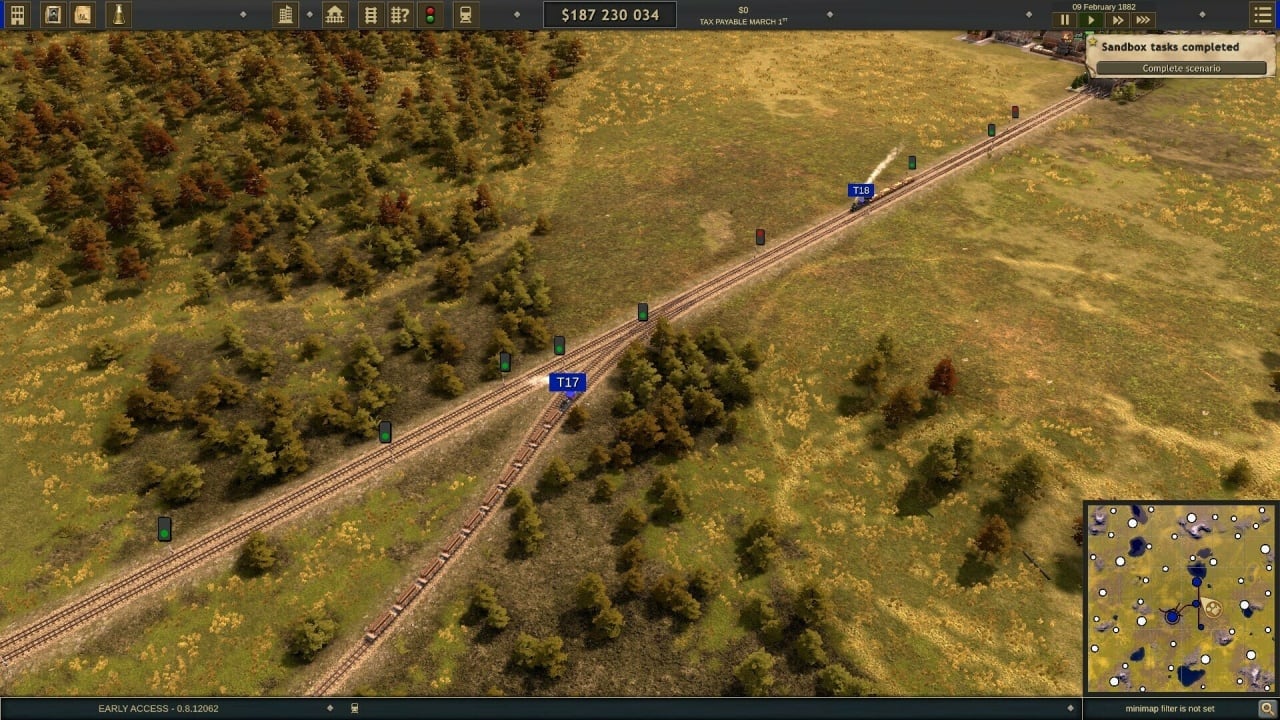1280x720 pixels.
Task: Open the city buildings construction menu
Action: 286,15
